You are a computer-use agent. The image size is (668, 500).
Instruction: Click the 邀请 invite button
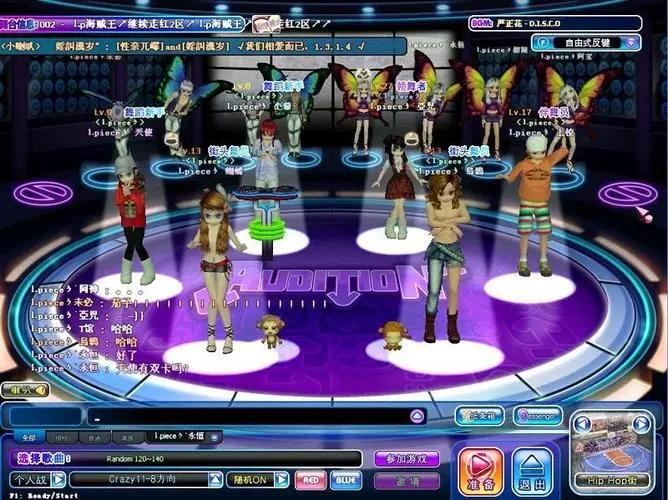tap(406, 480)
